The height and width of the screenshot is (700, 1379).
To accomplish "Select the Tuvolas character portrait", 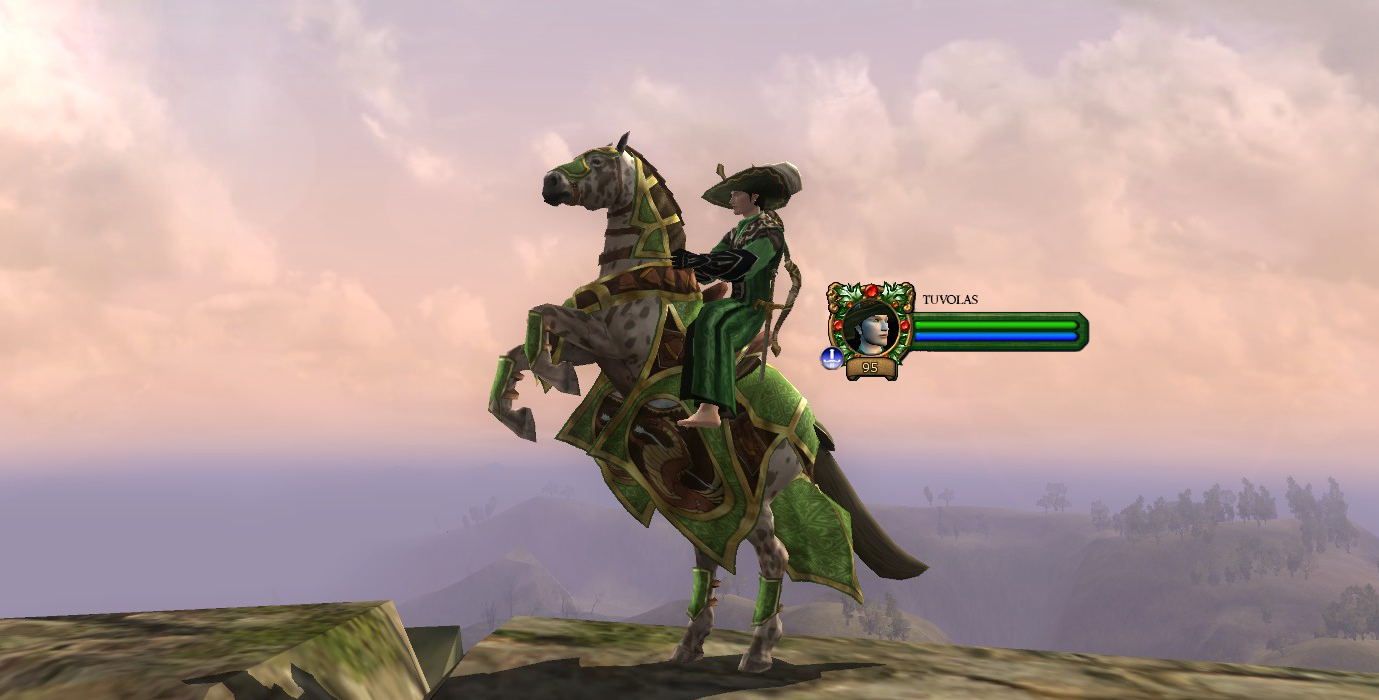I will click(870, 326).
